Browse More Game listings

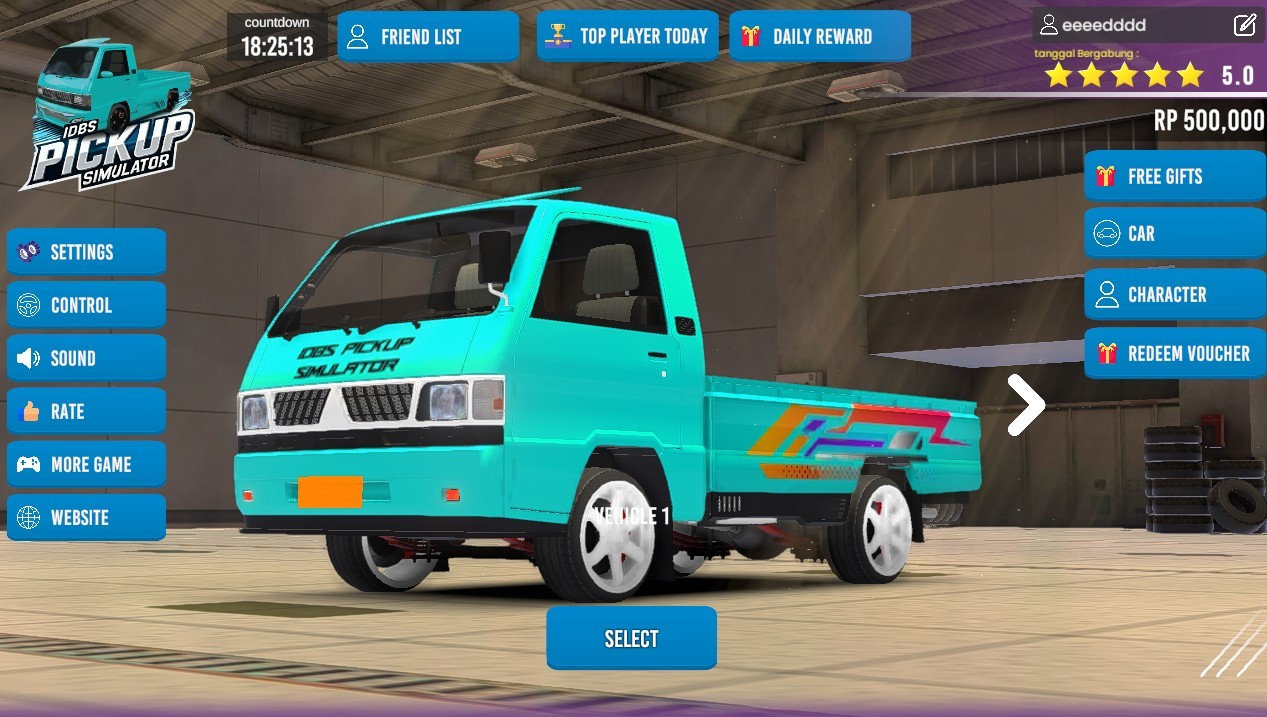(x=86, y=464)
